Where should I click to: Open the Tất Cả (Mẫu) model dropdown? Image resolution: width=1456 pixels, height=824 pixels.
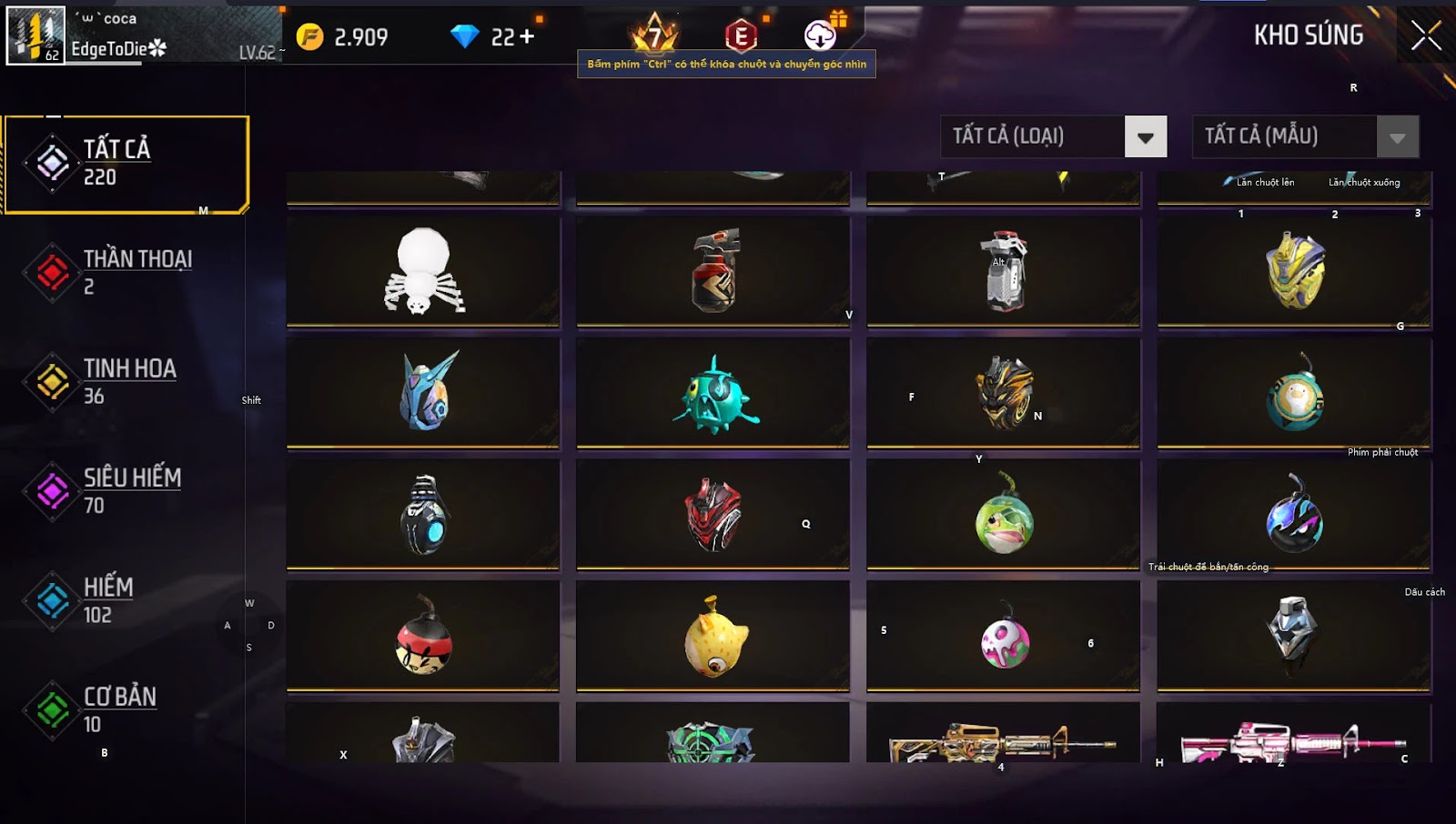click(x=1397, y=137)
